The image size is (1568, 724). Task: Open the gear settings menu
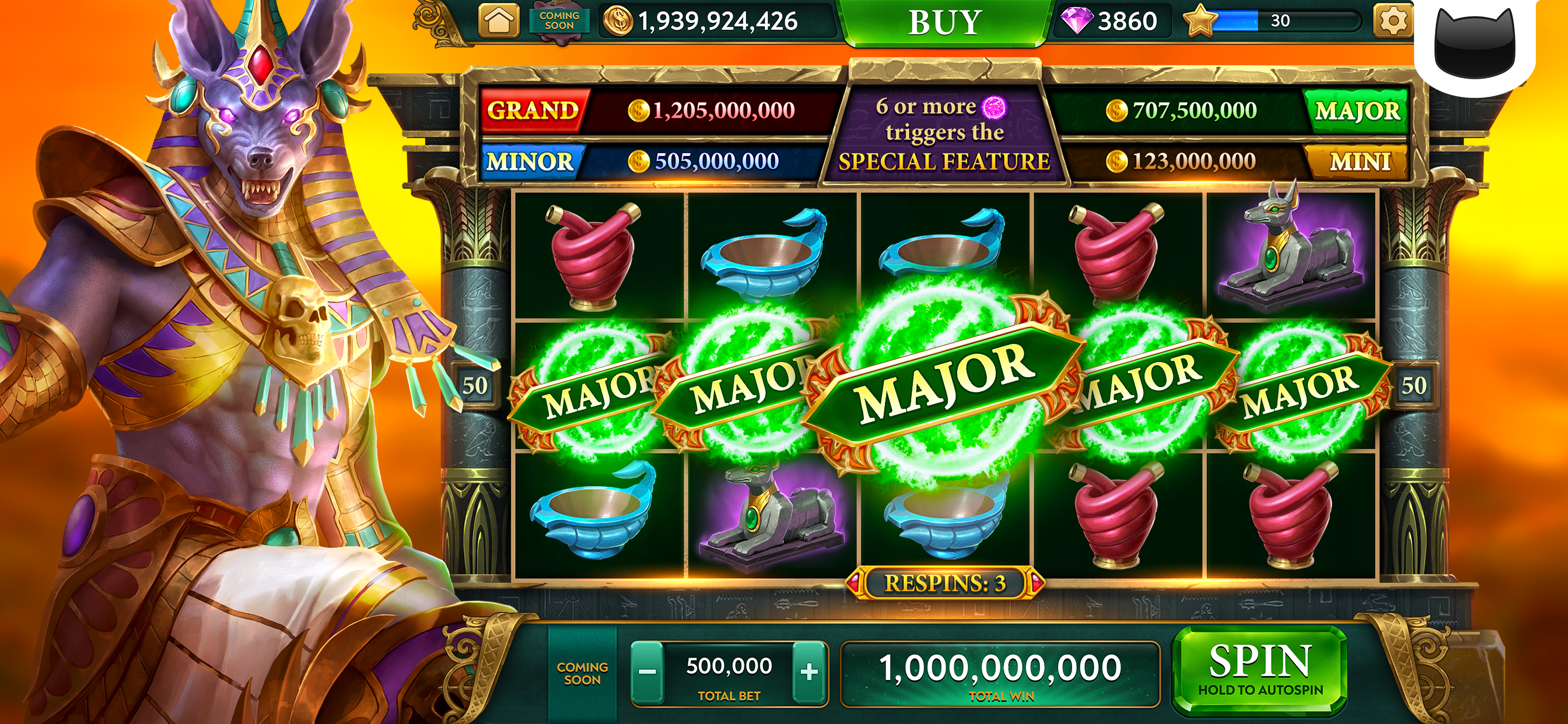1392,22
